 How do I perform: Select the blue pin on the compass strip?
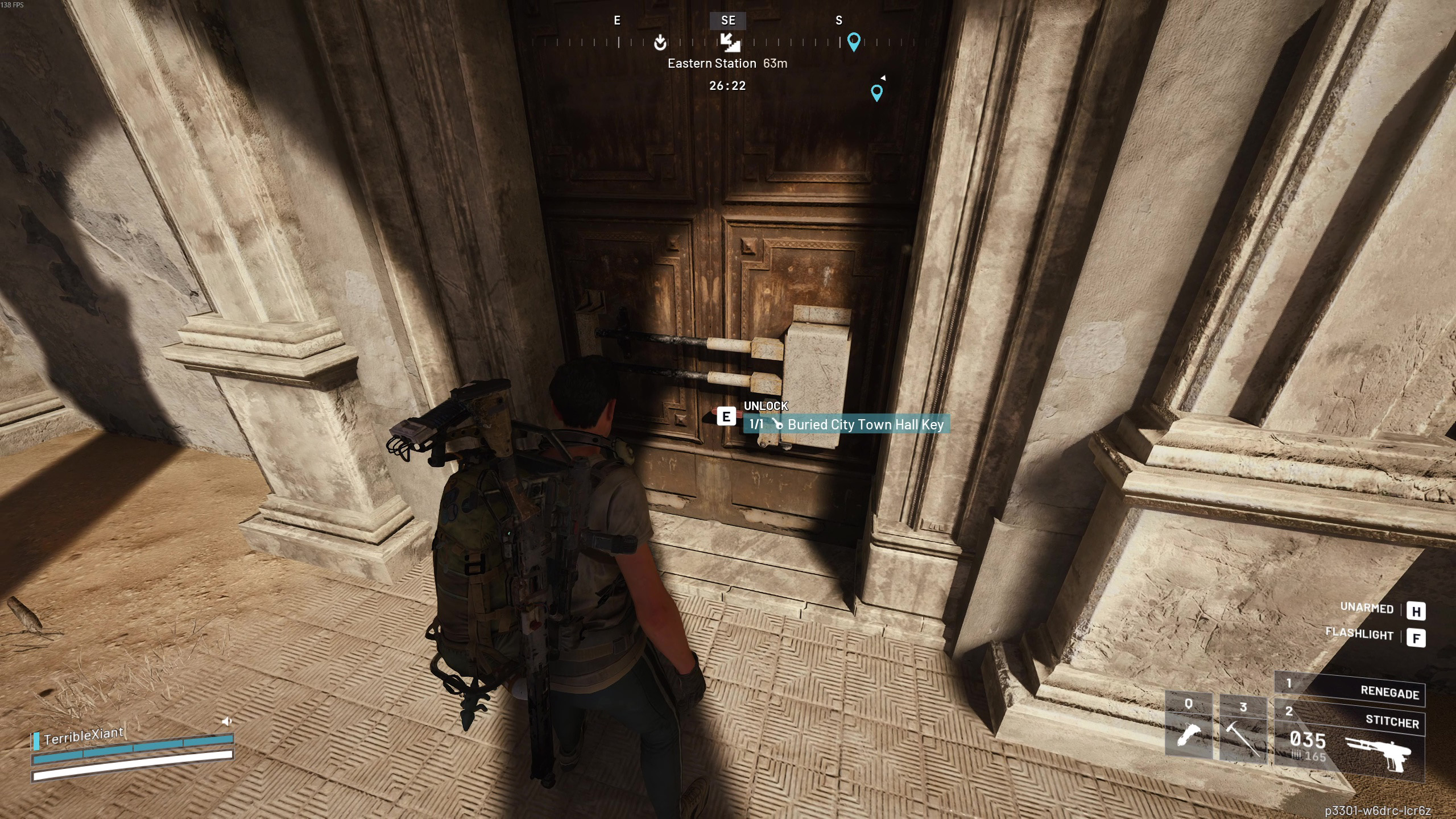coord(854,42)
